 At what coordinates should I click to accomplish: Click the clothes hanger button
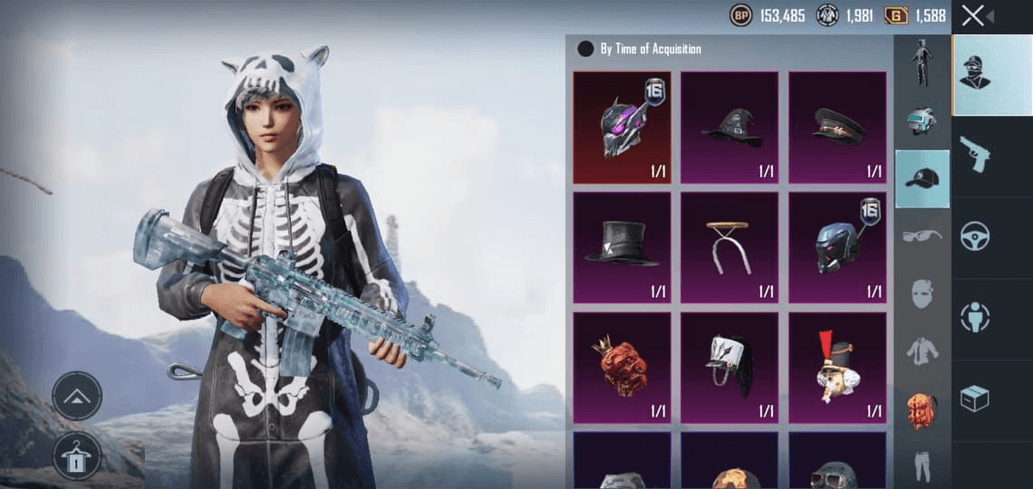tap(77, 456)
